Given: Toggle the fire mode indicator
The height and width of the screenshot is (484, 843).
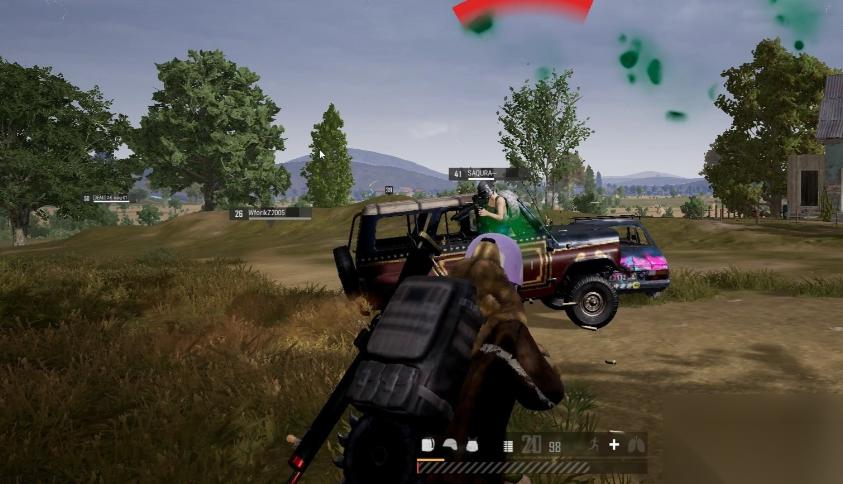Looking at the screenshot, I should [508, 446].
